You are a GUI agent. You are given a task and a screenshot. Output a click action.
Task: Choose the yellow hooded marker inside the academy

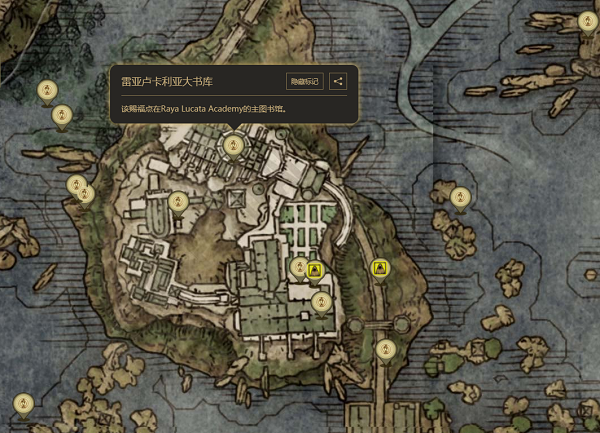(315, 269)
